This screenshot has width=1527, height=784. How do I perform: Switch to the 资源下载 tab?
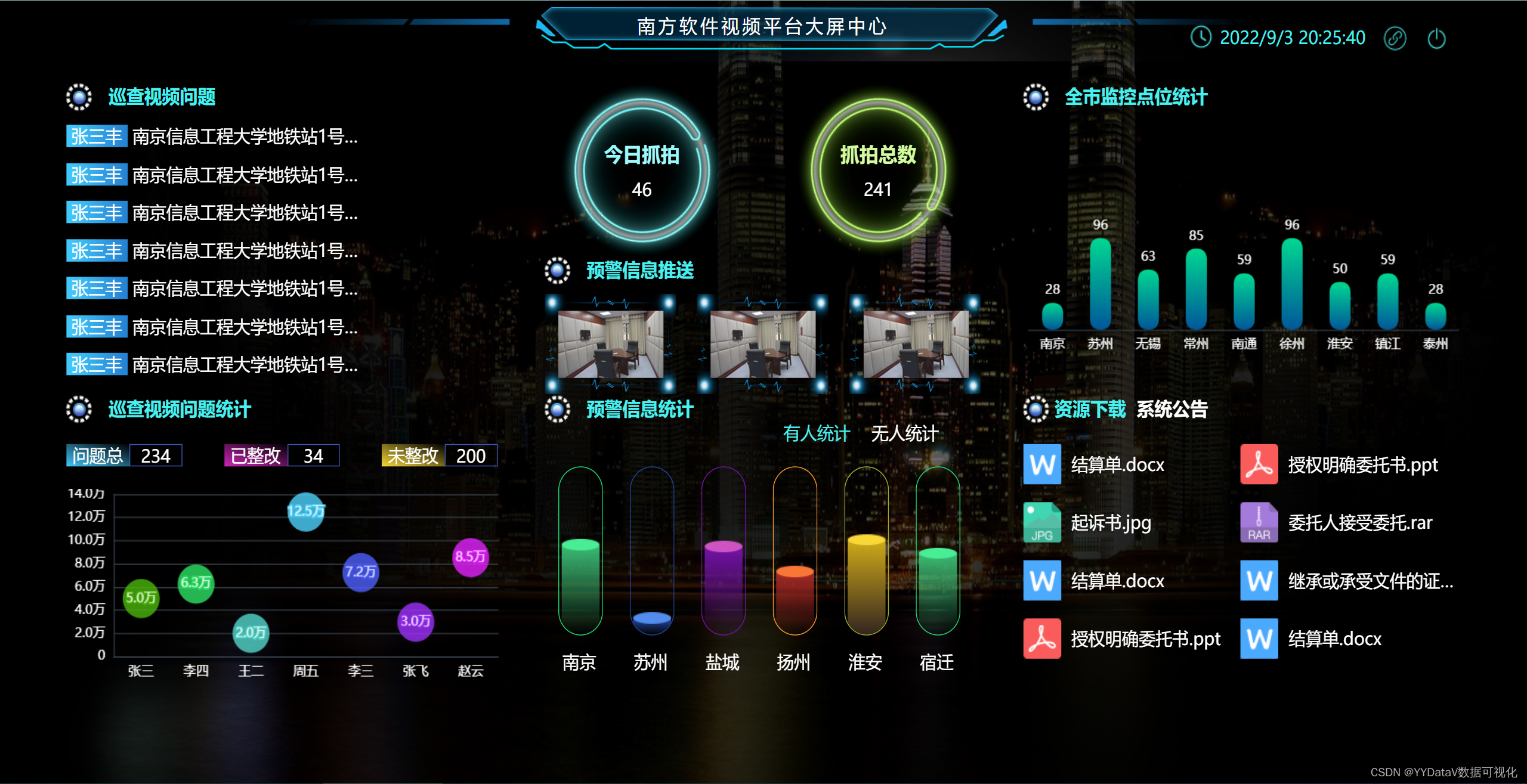click(x=1089, y=409)
